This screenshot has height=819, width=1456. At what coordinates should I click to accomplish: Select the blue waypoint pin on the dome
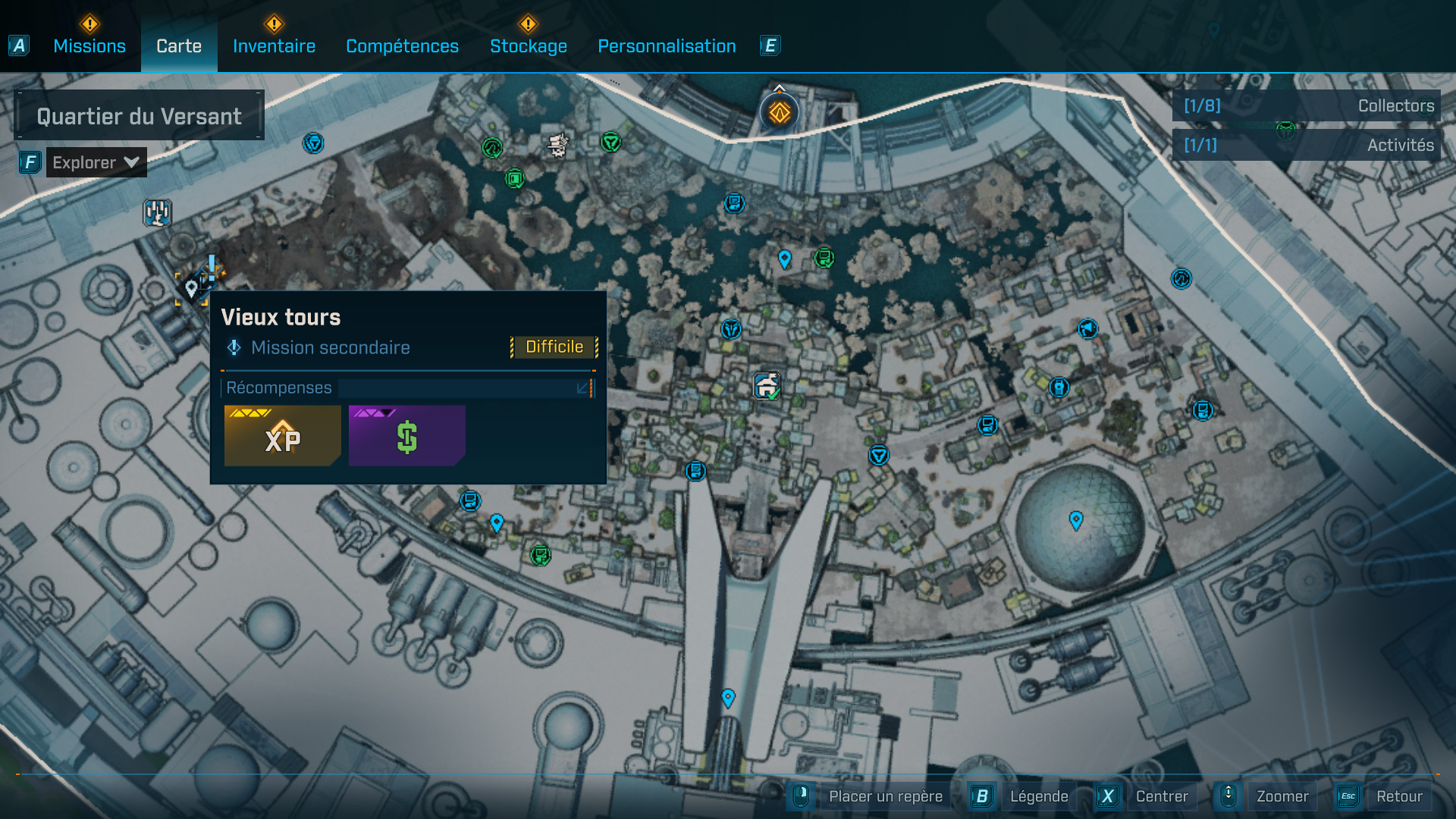click(x=1076, y=520)
